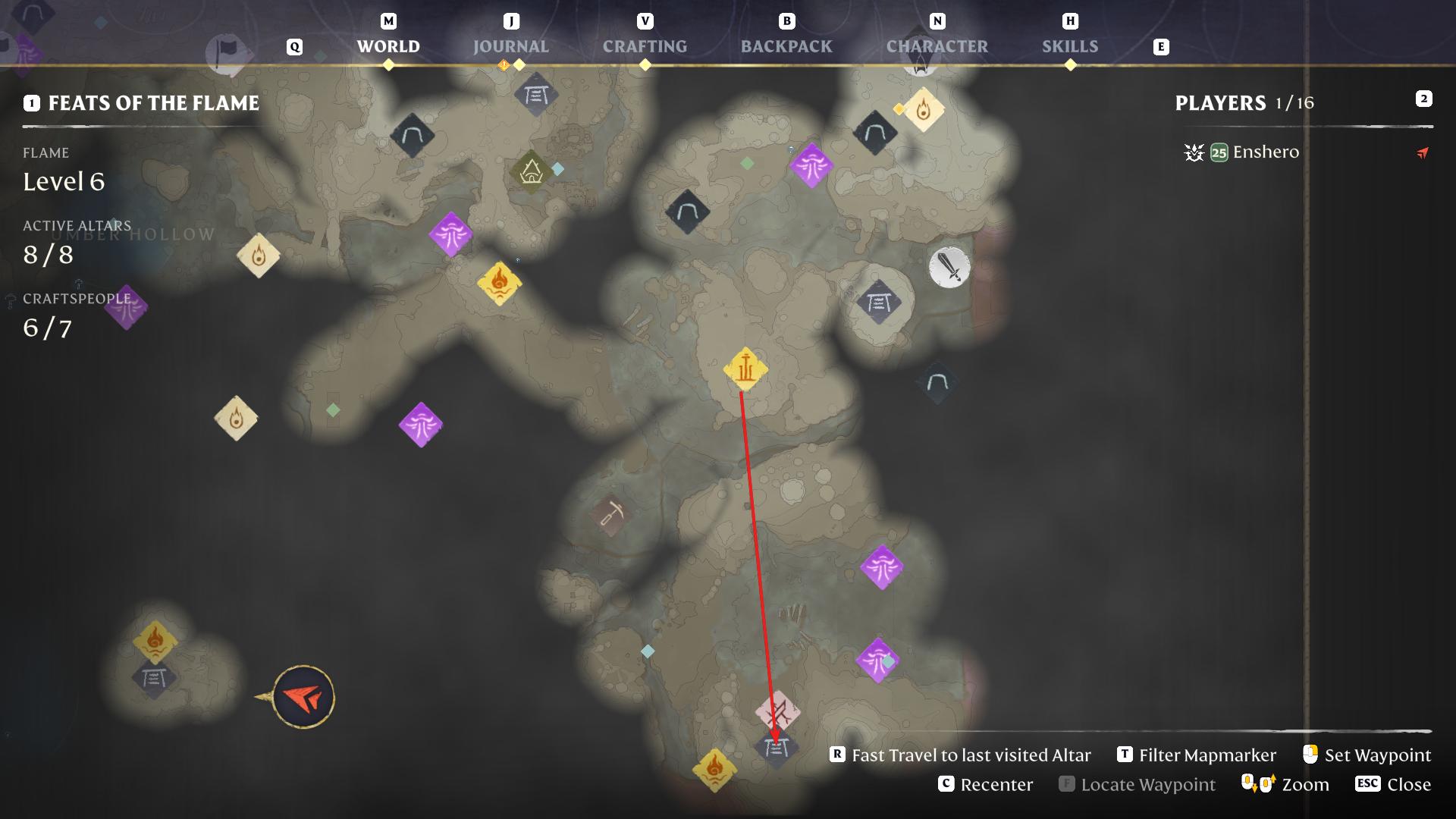Toggle the locate arrow next to Enshero

pyautogui.click(x=1421, y=152)
